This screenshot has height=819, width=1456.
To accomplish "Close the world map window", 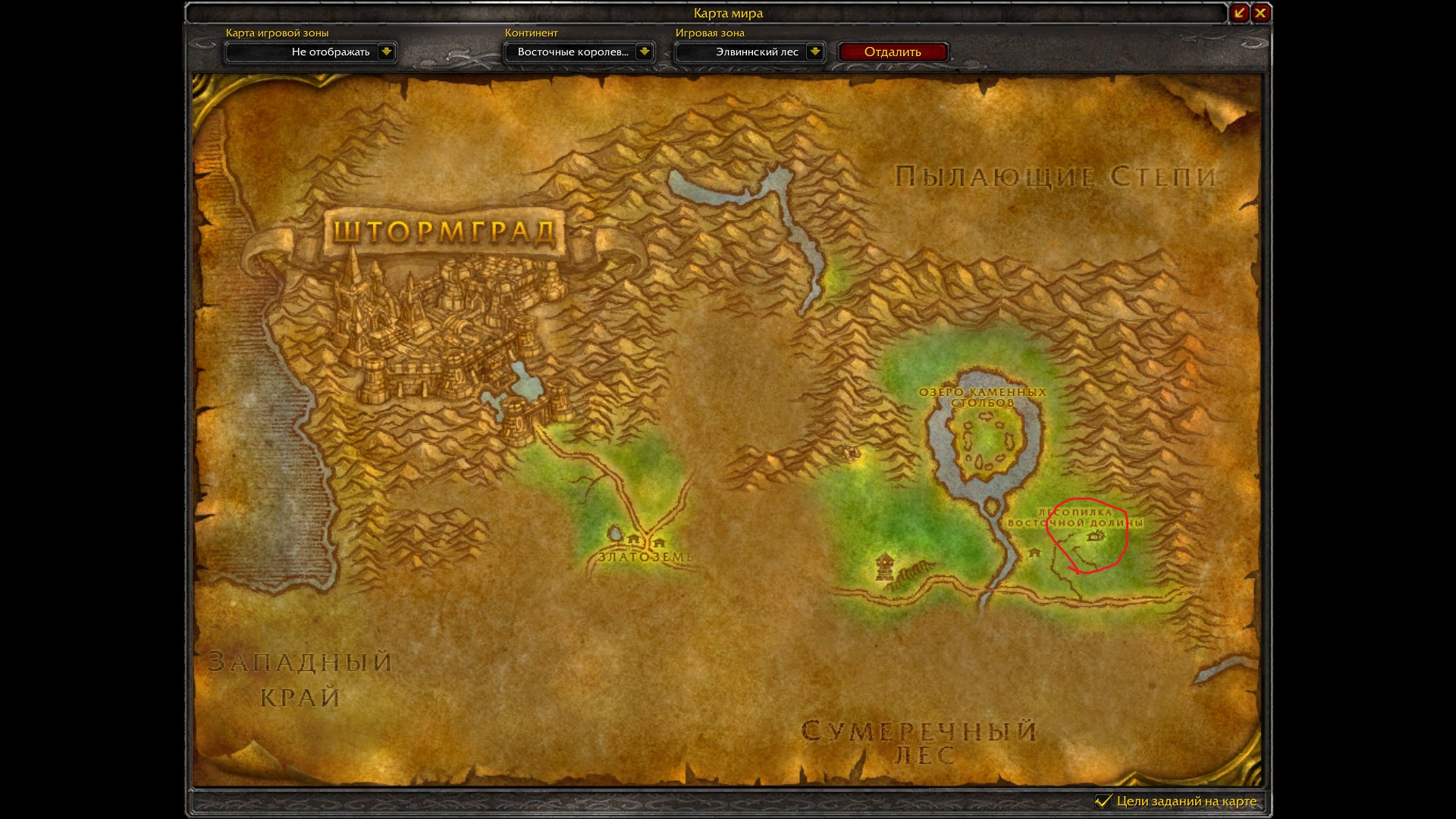I will (1260, 13).
